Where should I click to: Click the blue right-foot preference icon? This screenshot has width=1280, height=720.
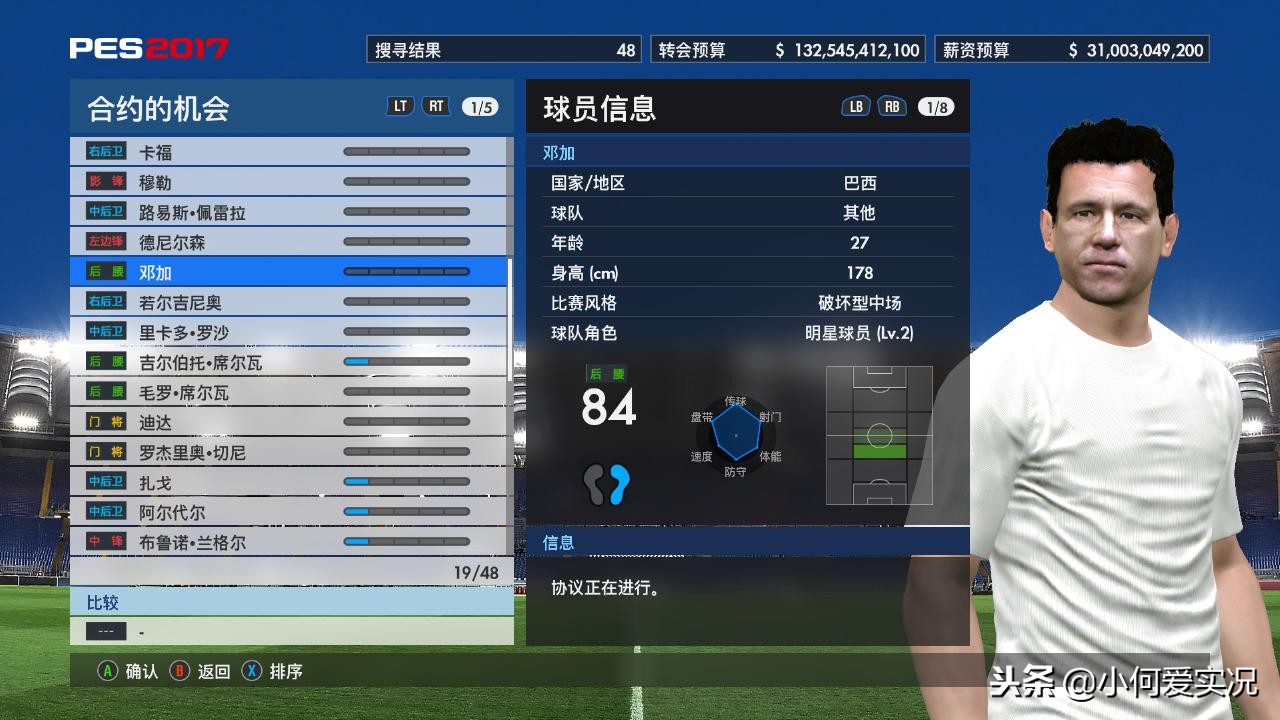pyautogui.click(x=619, y=486)
